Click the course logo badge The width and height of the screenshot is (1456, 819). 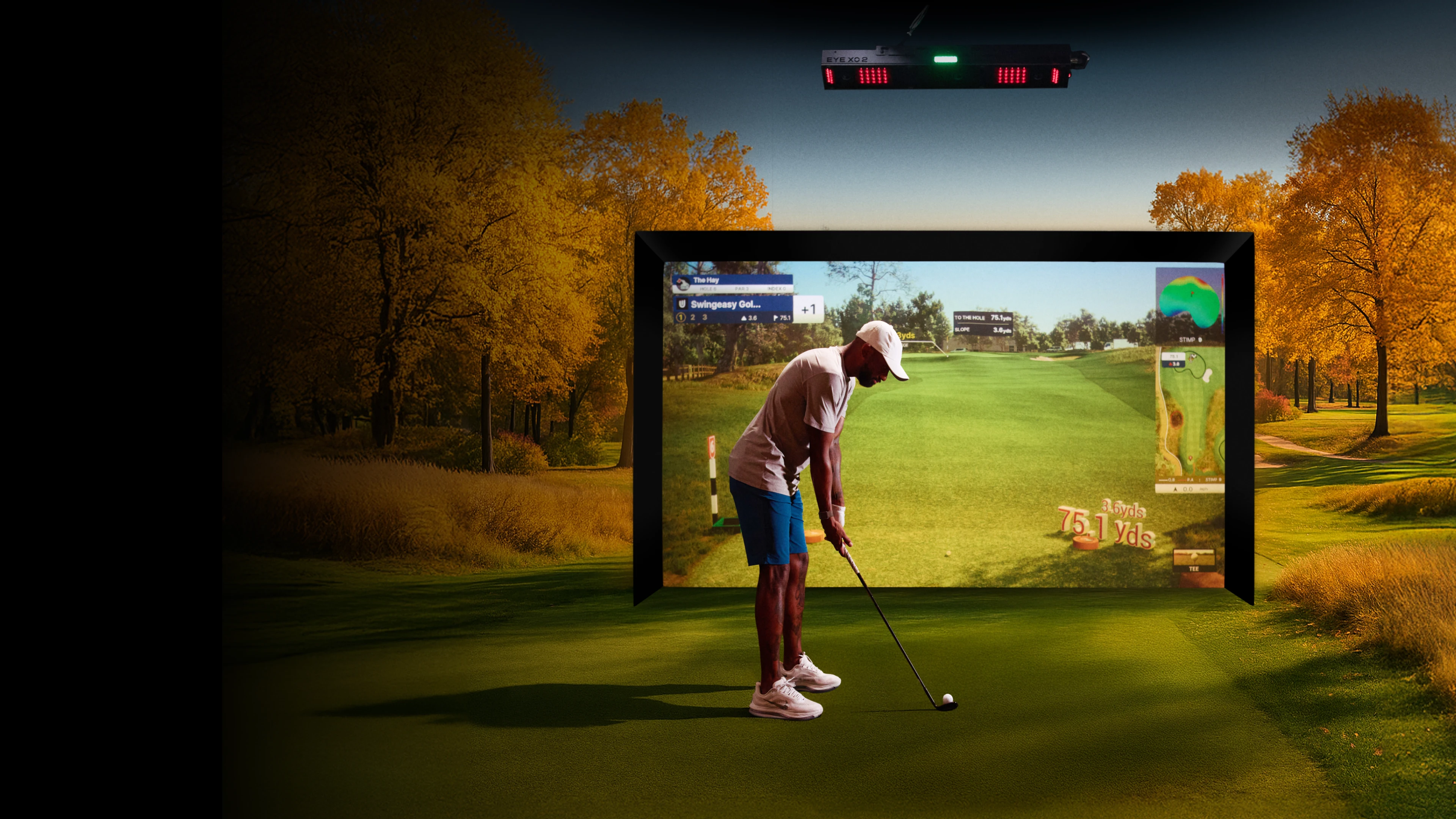682,283
